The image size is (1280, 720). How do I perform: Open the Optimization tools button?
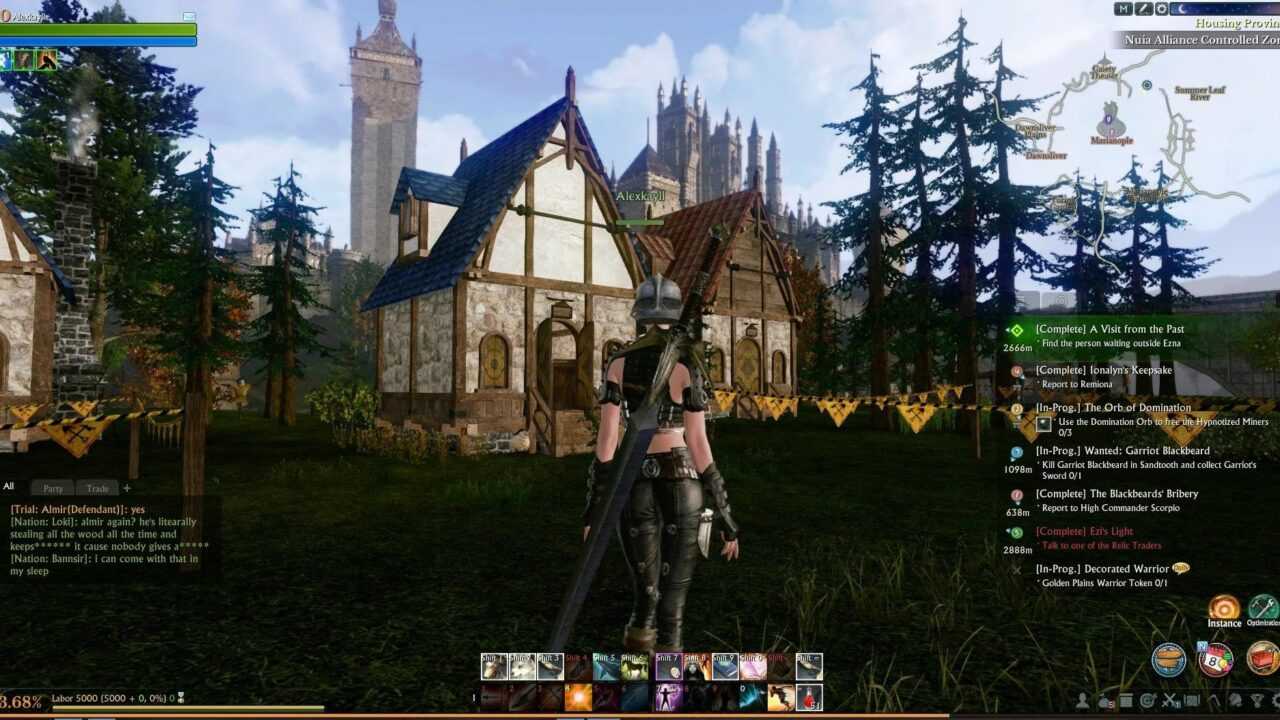pyautogui.click(x=1263, y=608)
